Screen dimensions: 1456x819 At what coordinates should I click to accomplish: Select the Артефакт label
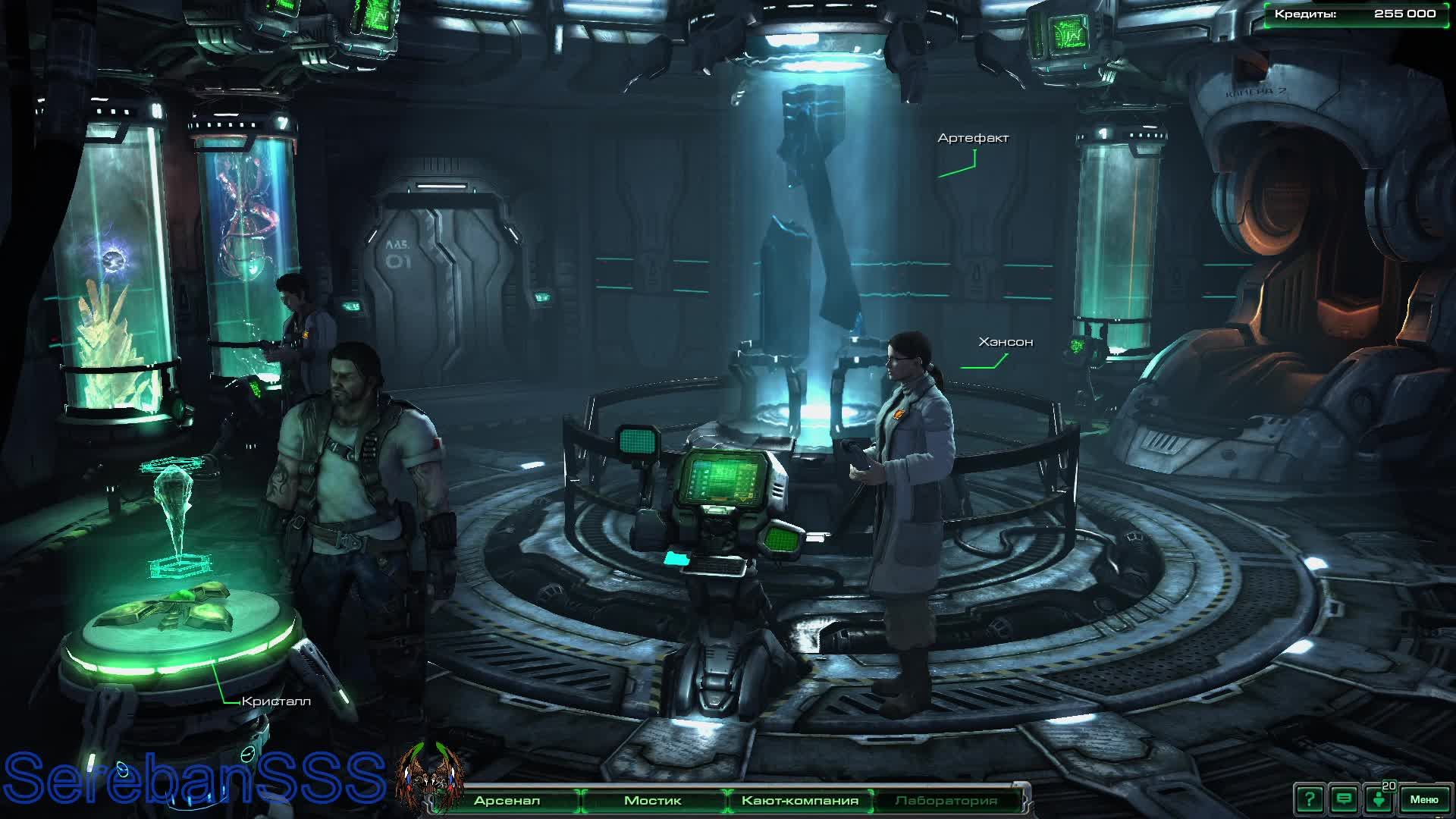973,138
